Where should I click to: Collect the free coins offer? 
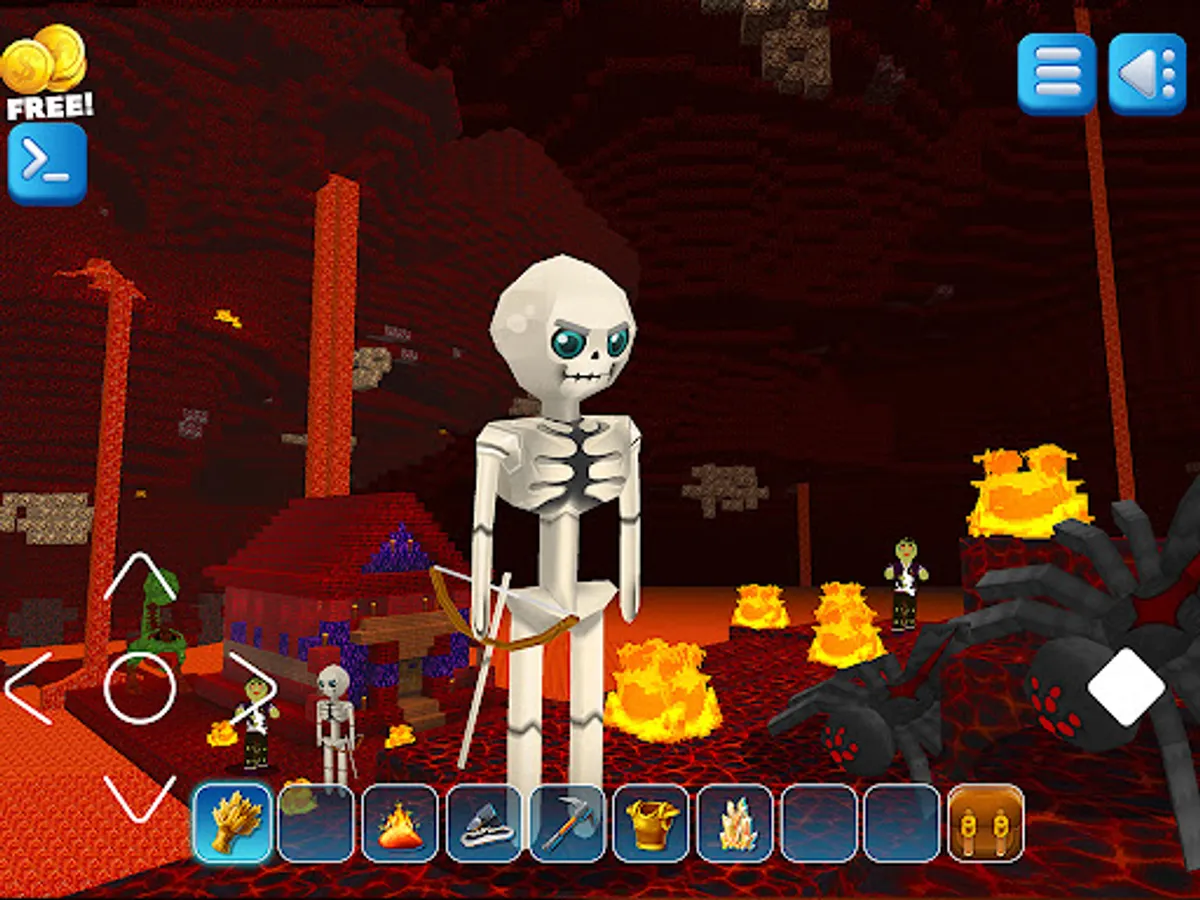[x=46, y=73]
